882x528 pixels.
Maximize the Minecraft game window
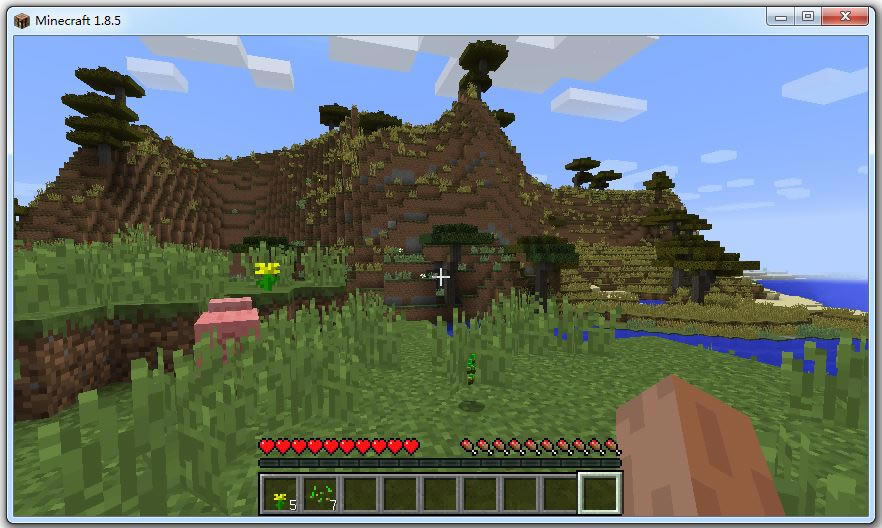coord(808,16)
